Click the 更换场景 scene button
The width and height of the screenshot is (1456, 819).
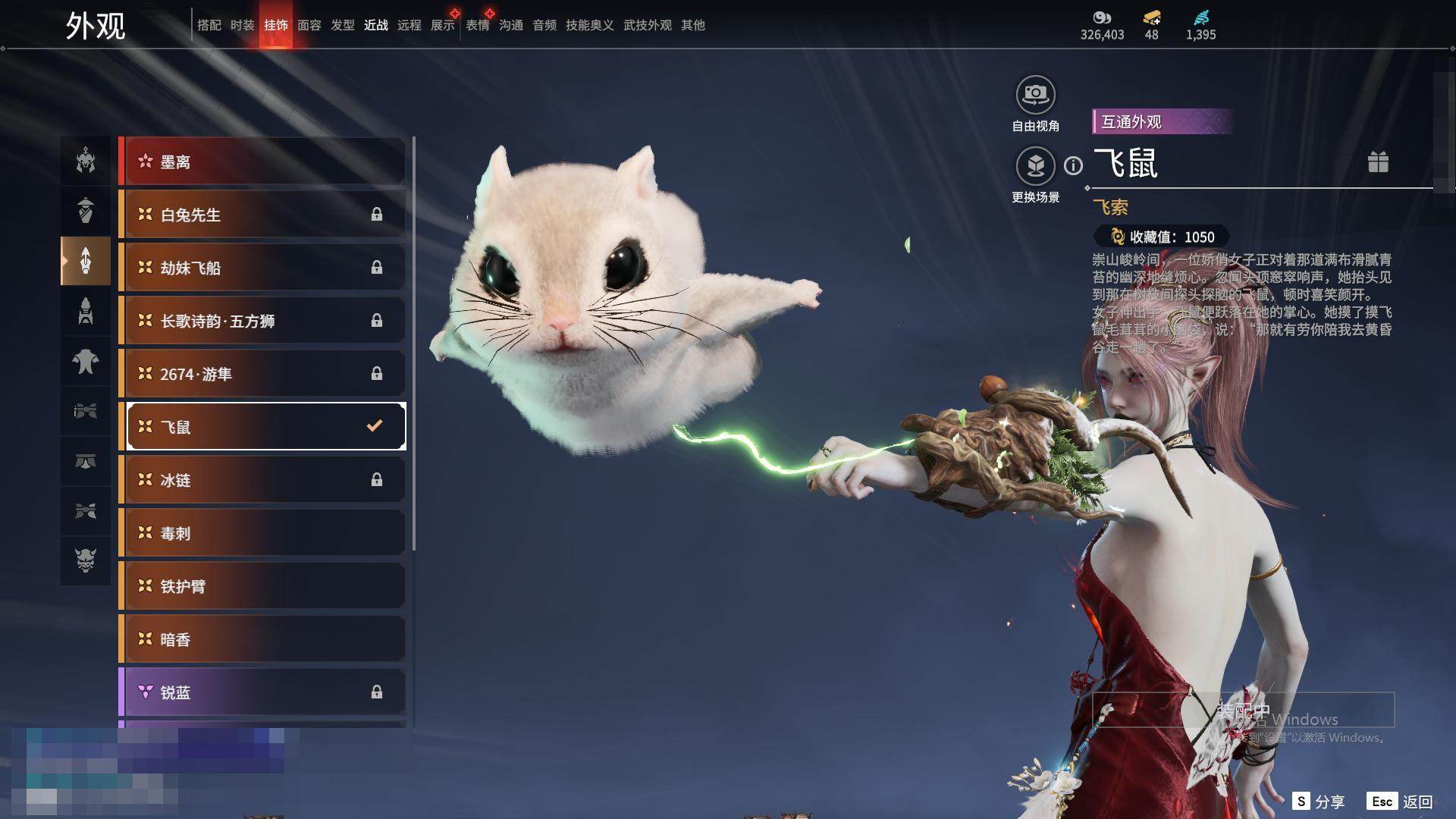pyautogui.click(x=1035, y=167)
